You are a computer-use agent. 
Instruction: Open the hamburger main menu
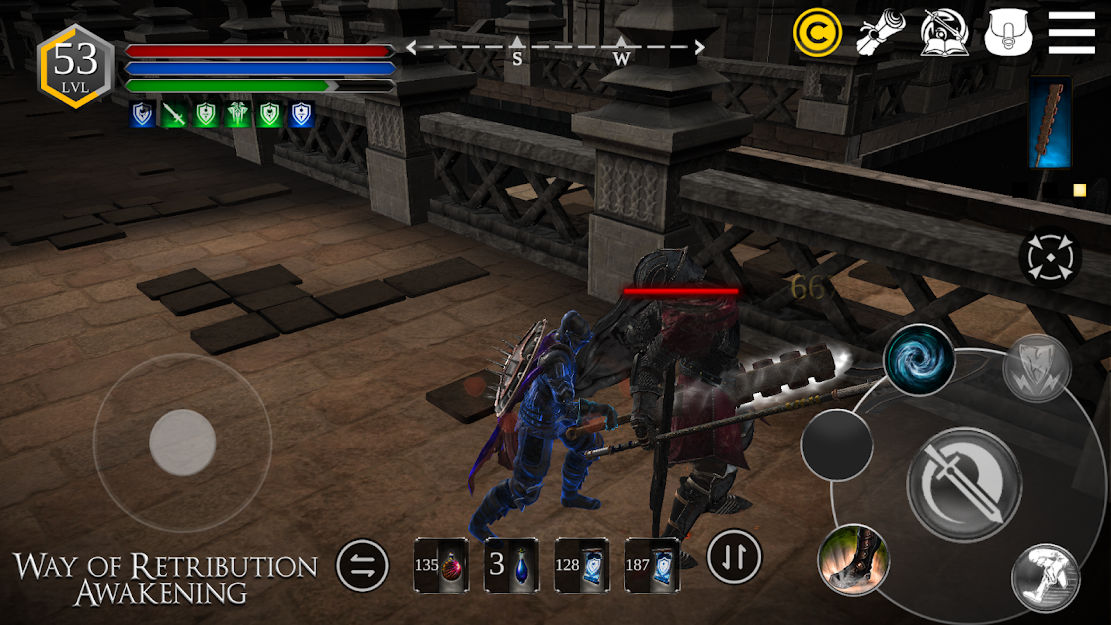(x=1071, y=33)
